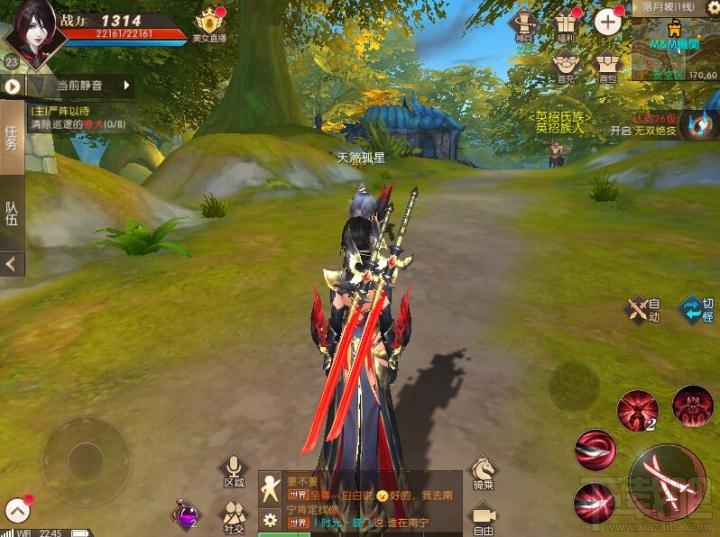
Task: Open the 美女直播 live stream icon
Action: click(210, 25)
